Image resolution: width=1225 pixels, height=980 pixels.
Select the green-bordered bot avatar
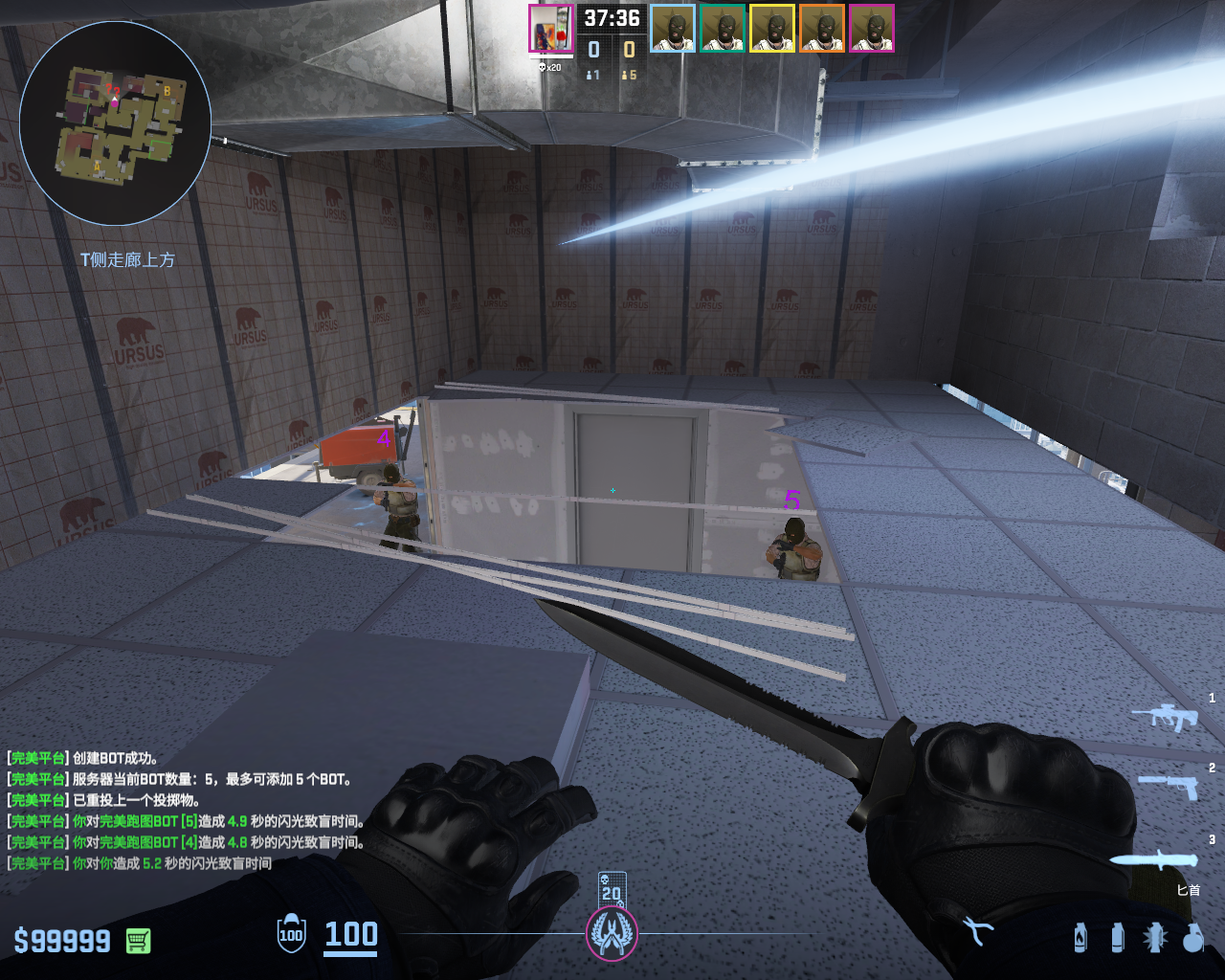[723, 29]
